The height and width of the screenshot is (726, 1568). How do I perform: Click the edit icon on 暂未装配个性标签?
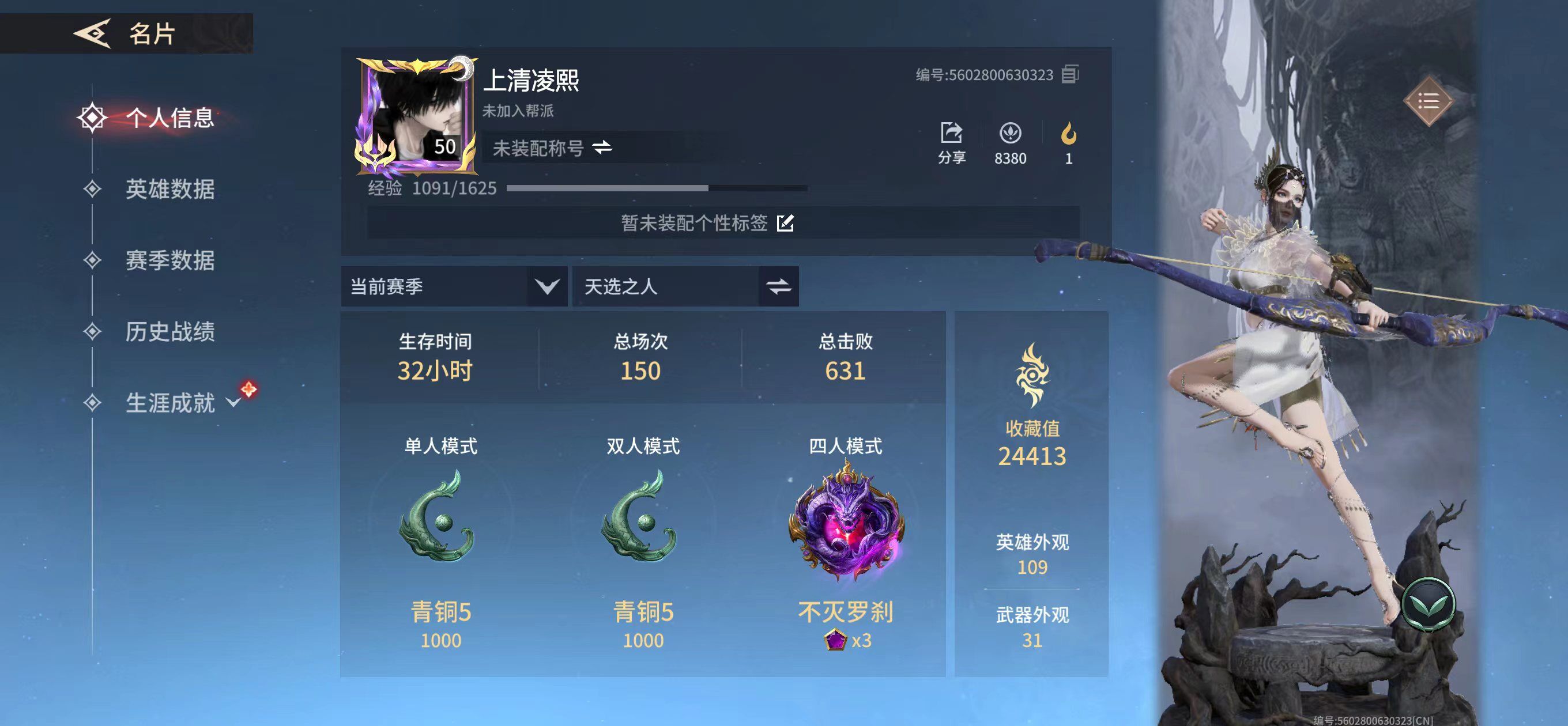[787, 224]
